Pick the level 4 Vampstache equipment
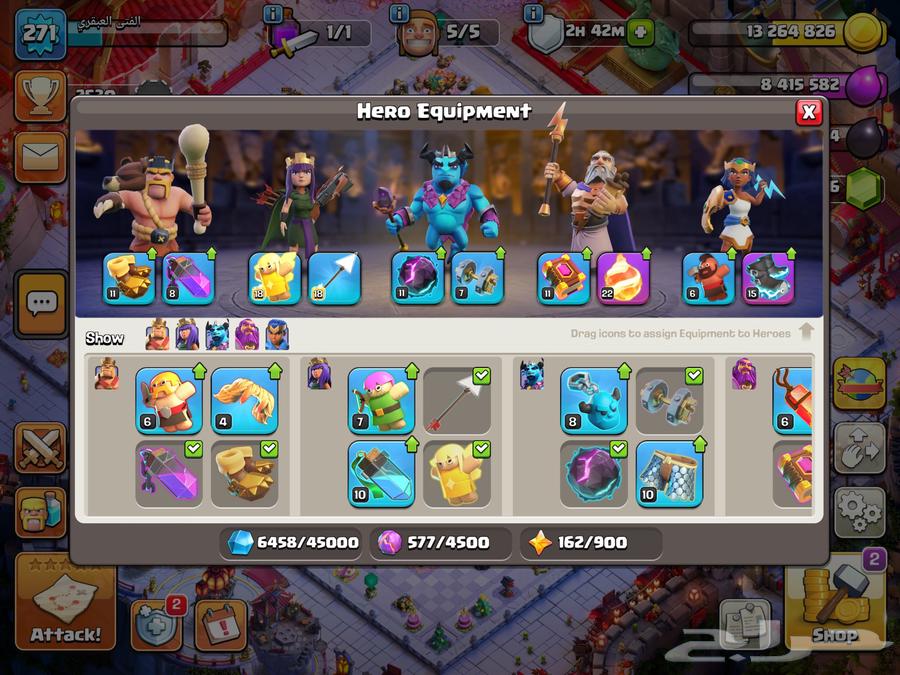900x675 pixels. (x=244, y=401)
